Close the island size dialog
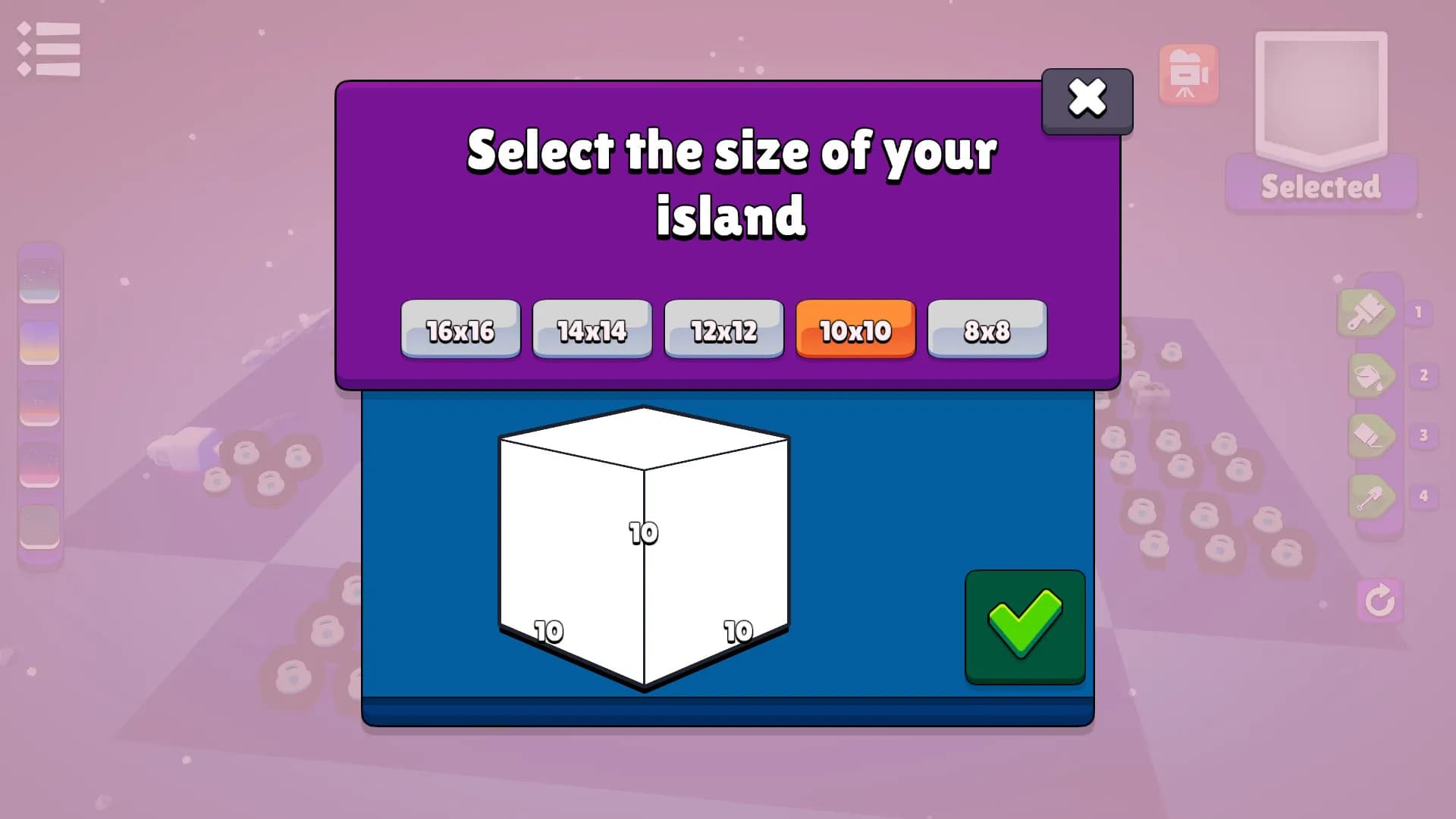 pyautogui.click(x=1087, y=99)
